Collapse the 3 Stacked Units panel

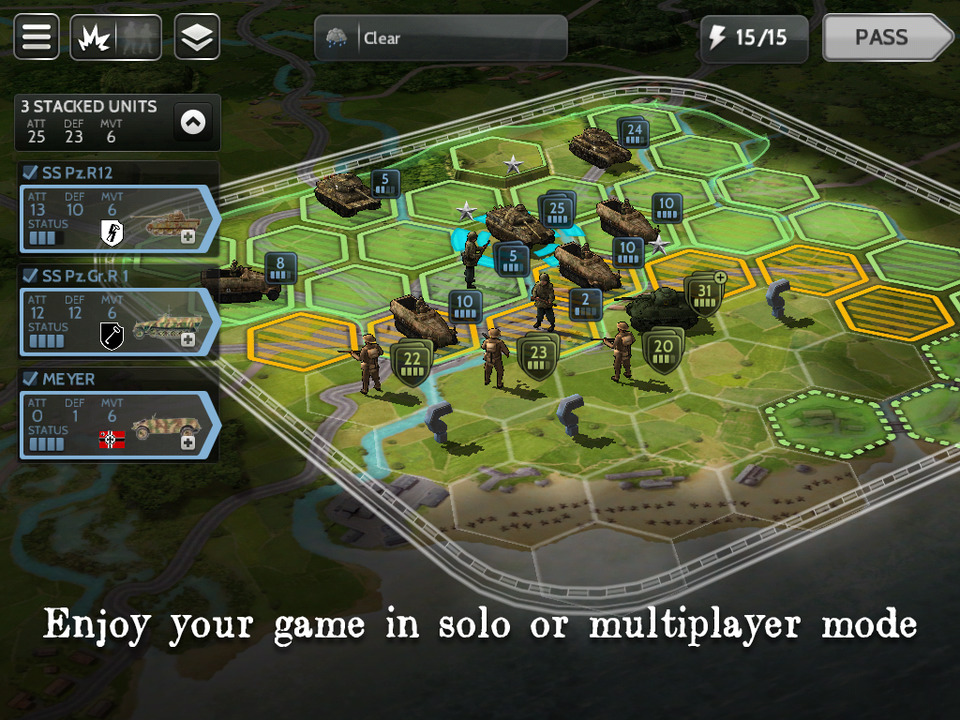click(x=193, y=122)
